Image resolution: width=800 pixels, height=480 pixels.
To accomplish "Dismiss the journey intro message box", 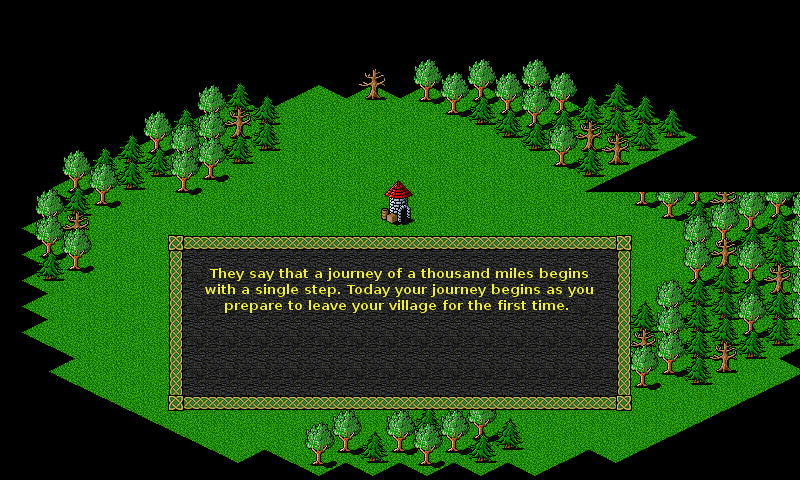I will click(x=399, y=322).
